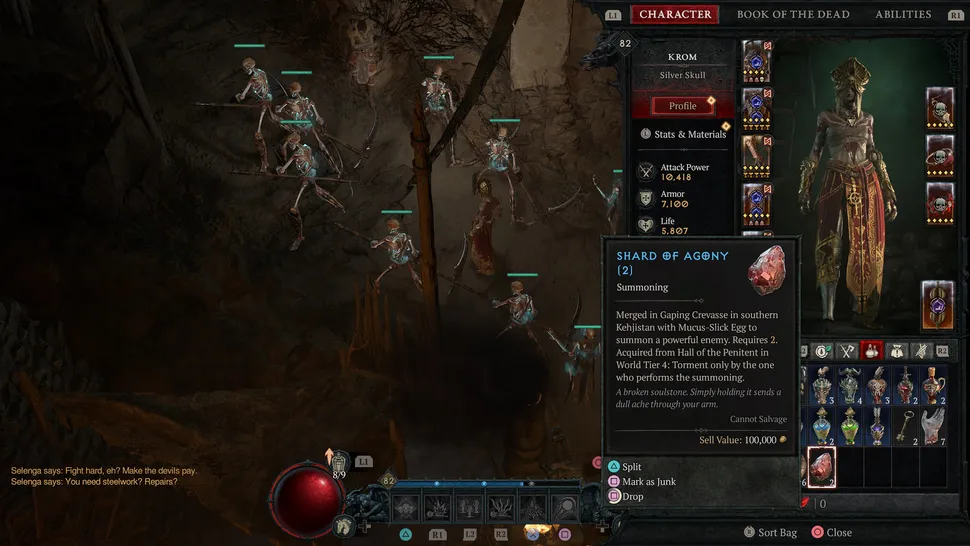This screenshot has width=970, height=546.
Task: Select the rooster-topped elixir slot
Action: pos(822,383)
